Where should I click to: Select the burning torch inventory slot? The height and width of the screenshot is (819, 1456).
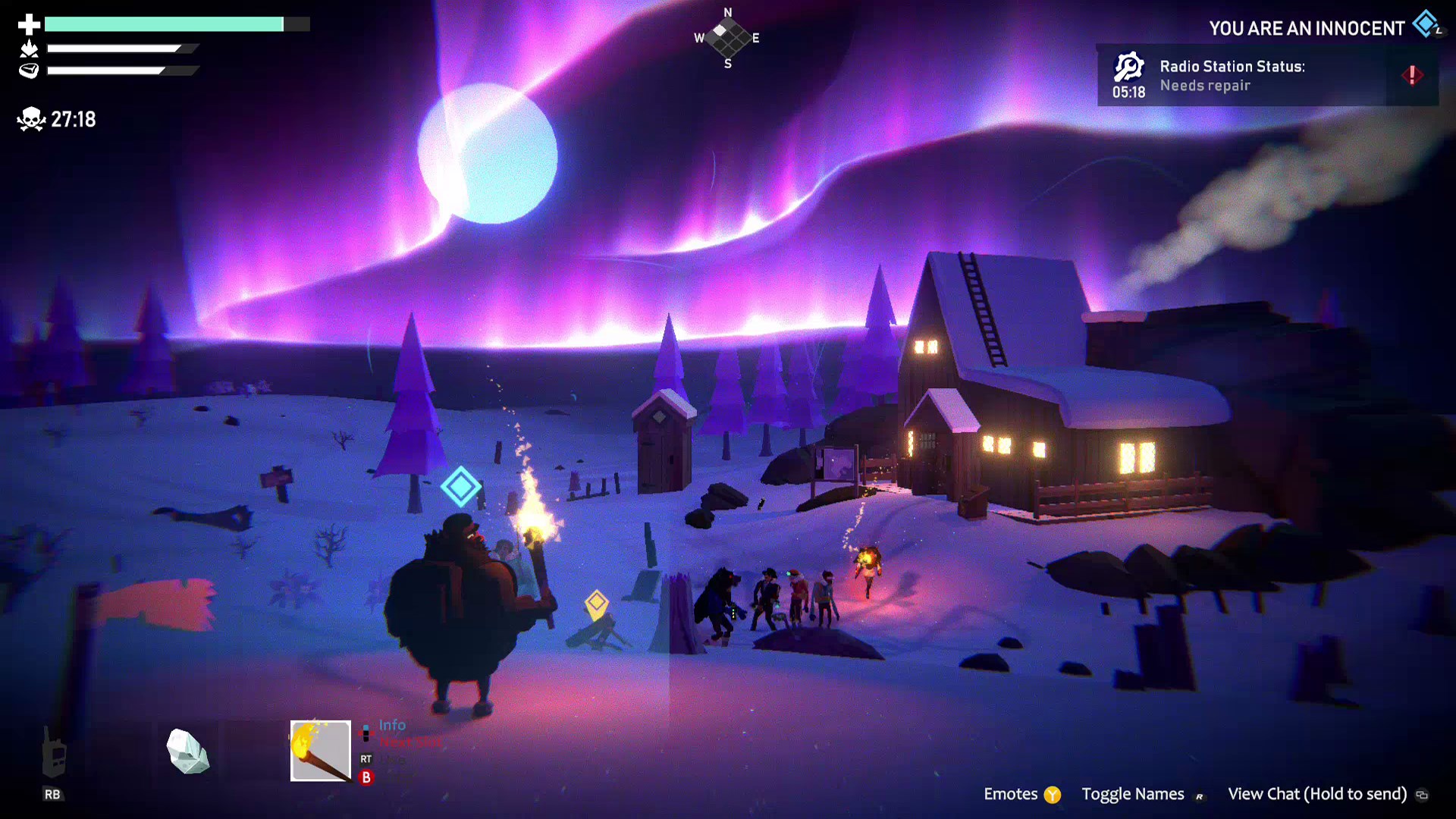(321, 751)
